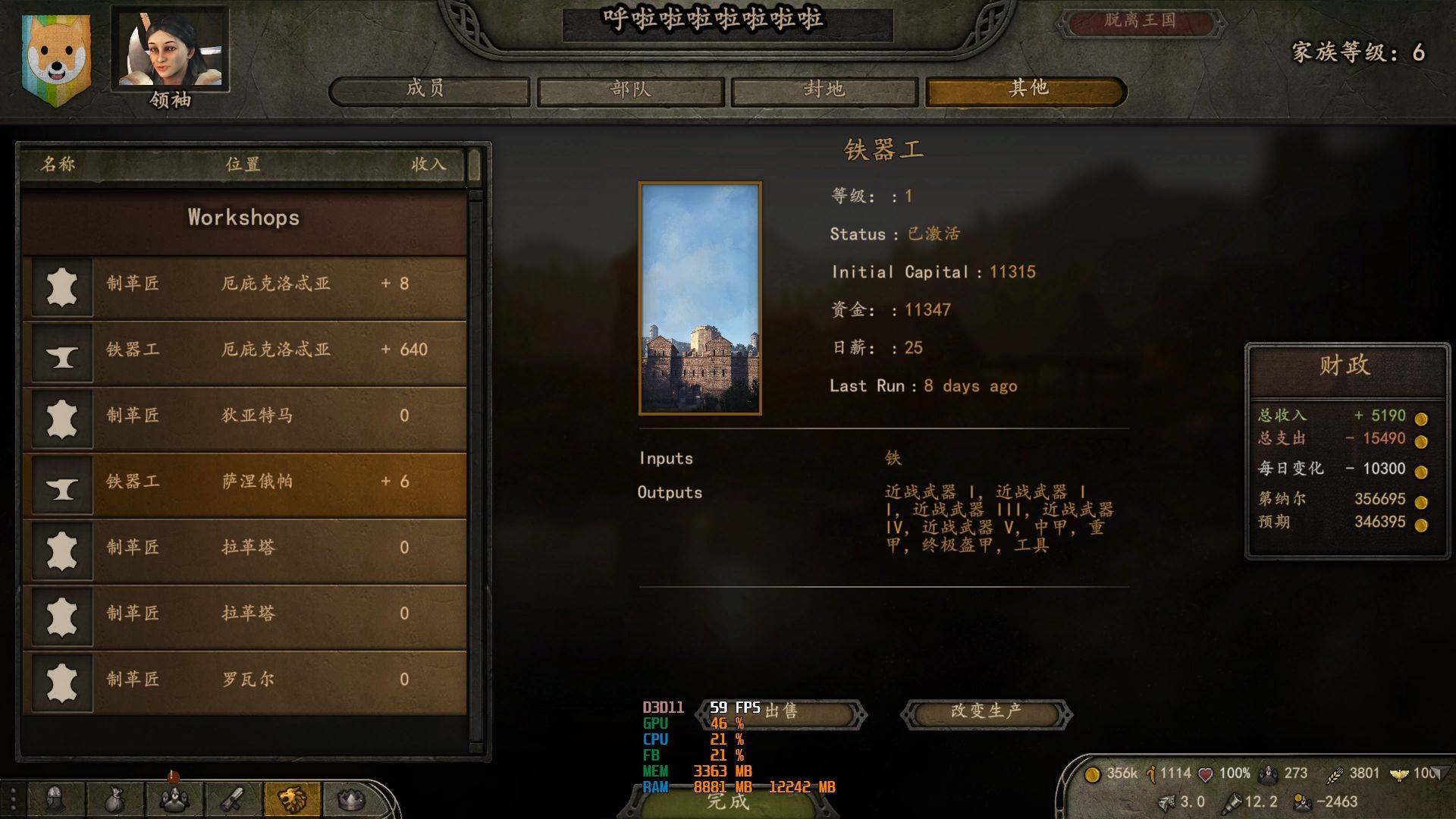1456x819 pixels.
Task: Switch to the 成员 members tab
Action: click(x=428, y=90)
